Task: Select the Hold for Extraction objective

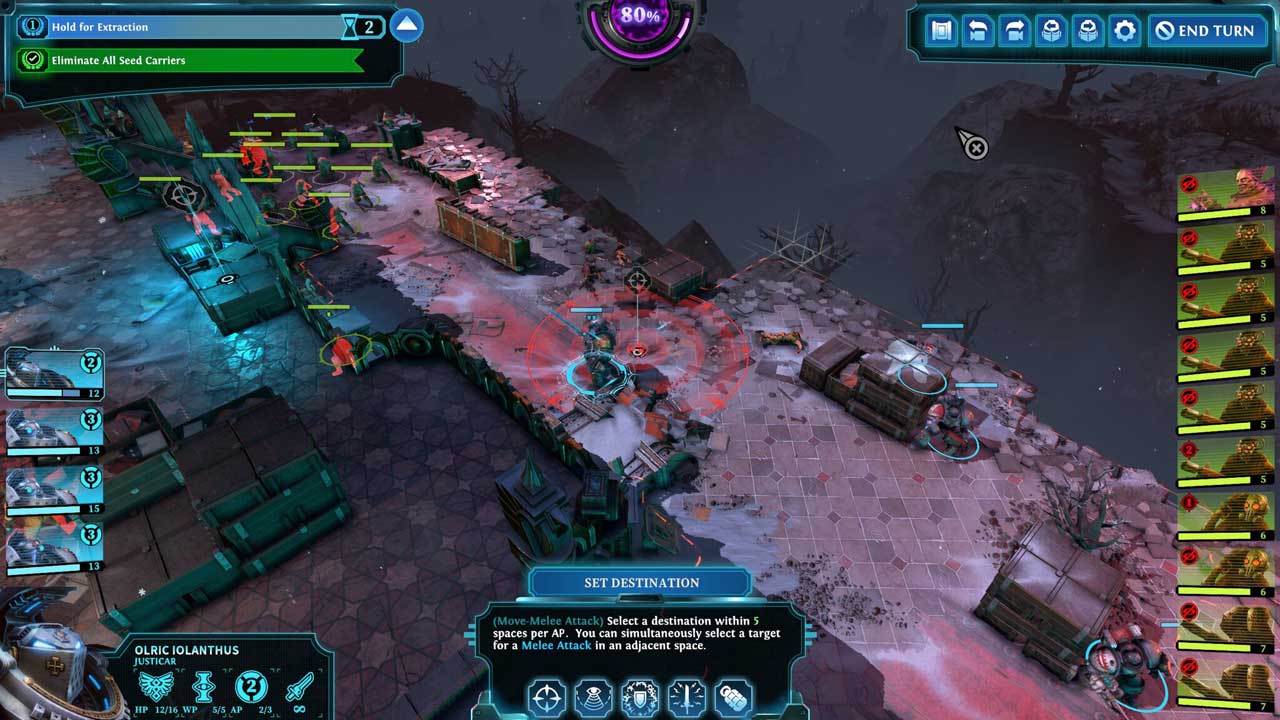Action: [180, 27]
